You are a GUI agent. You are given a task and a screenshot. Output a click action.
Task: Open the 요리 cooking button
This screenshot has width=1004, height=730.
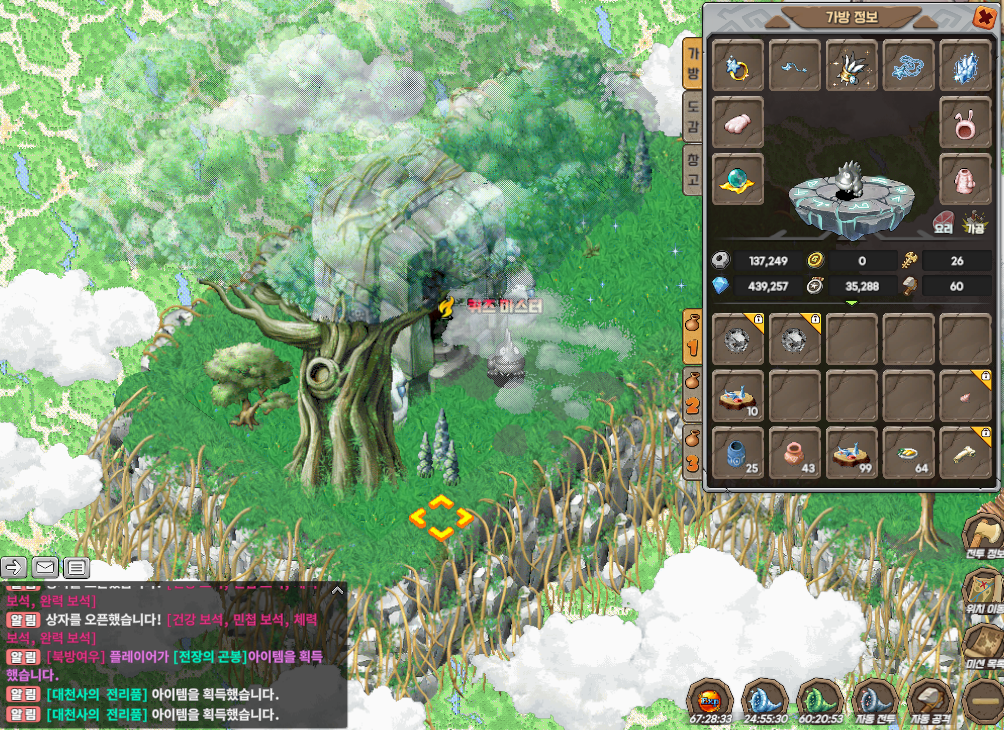943,223
